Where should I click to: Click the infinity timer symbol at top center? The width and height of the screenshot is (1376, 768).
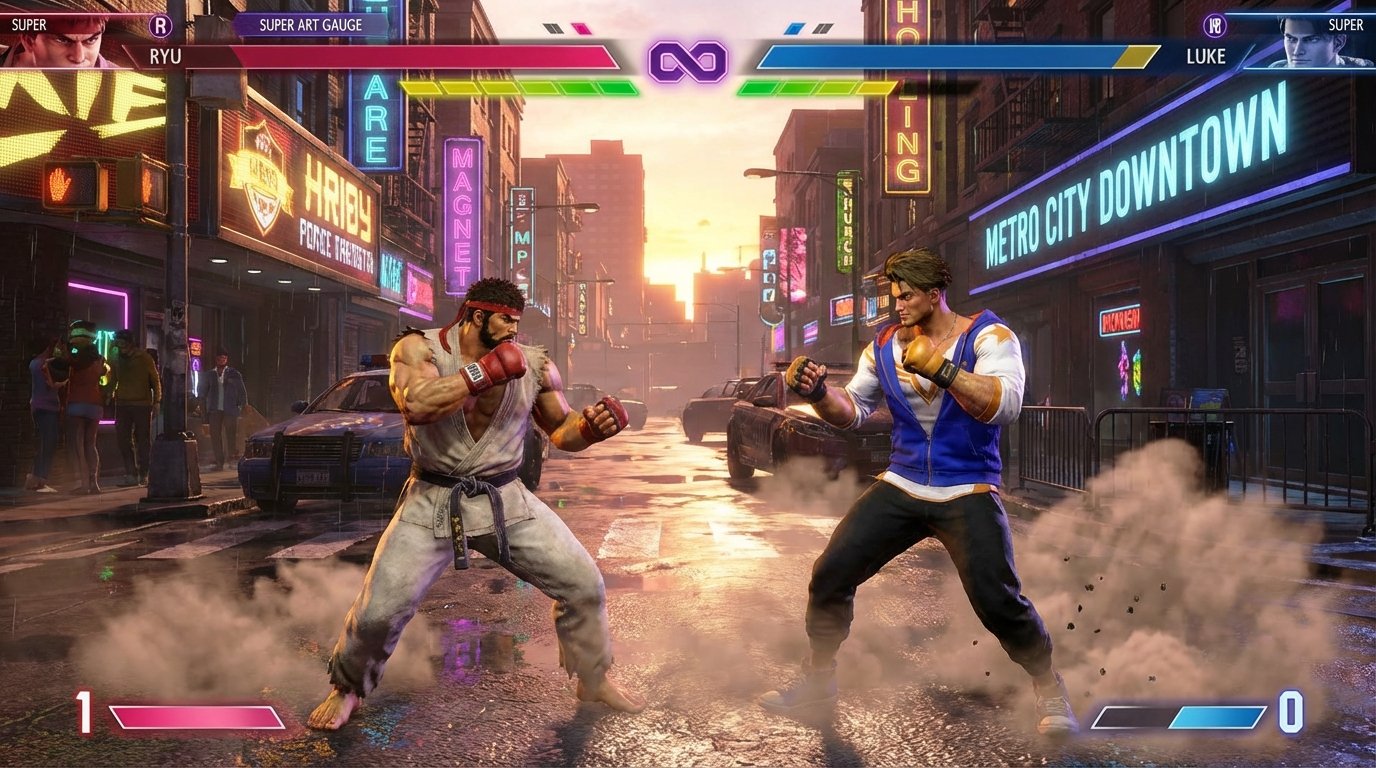(x=688, y=62)
